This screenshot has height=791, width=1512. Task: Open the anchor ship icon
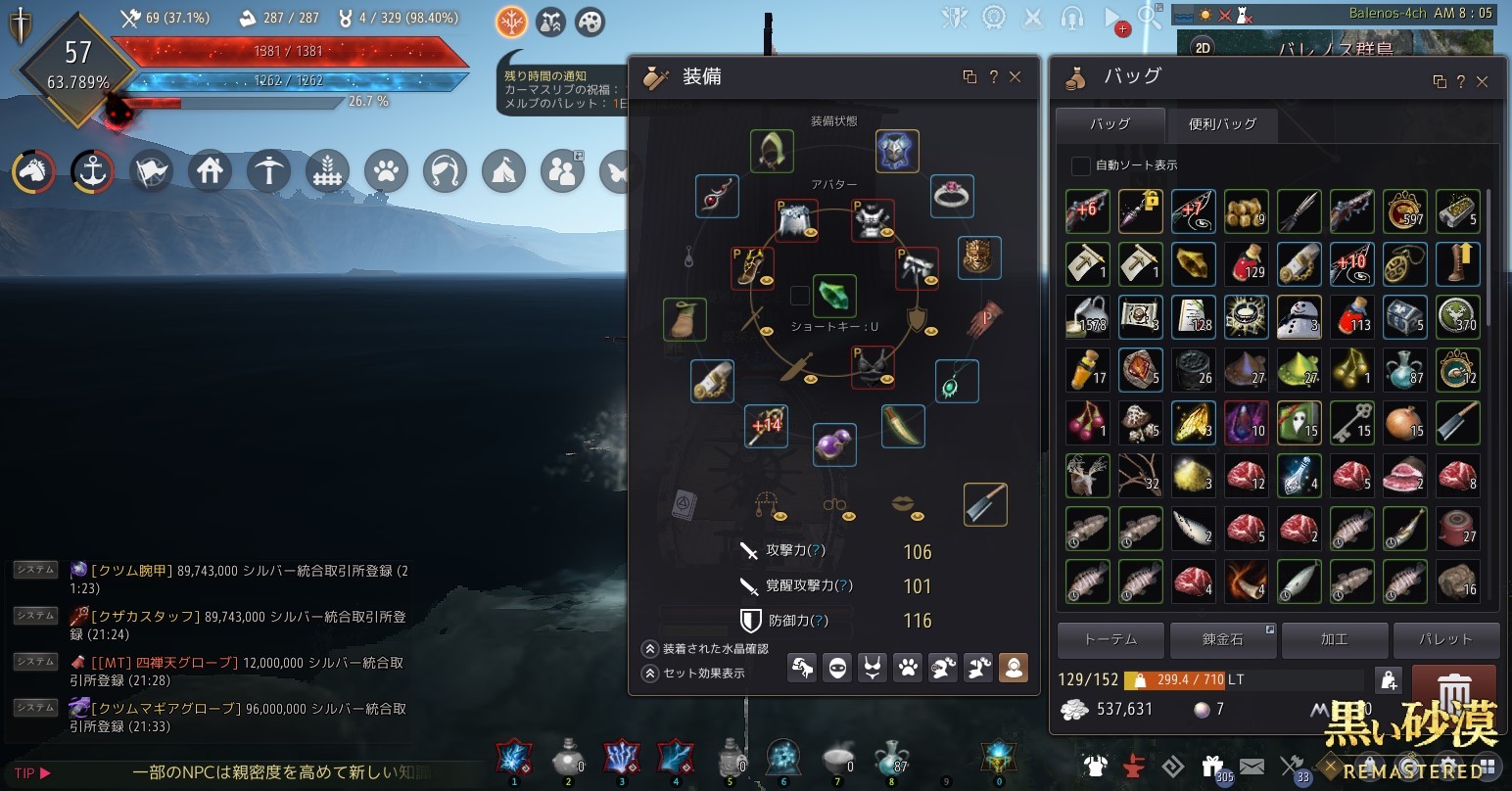[x=92, y=172]
